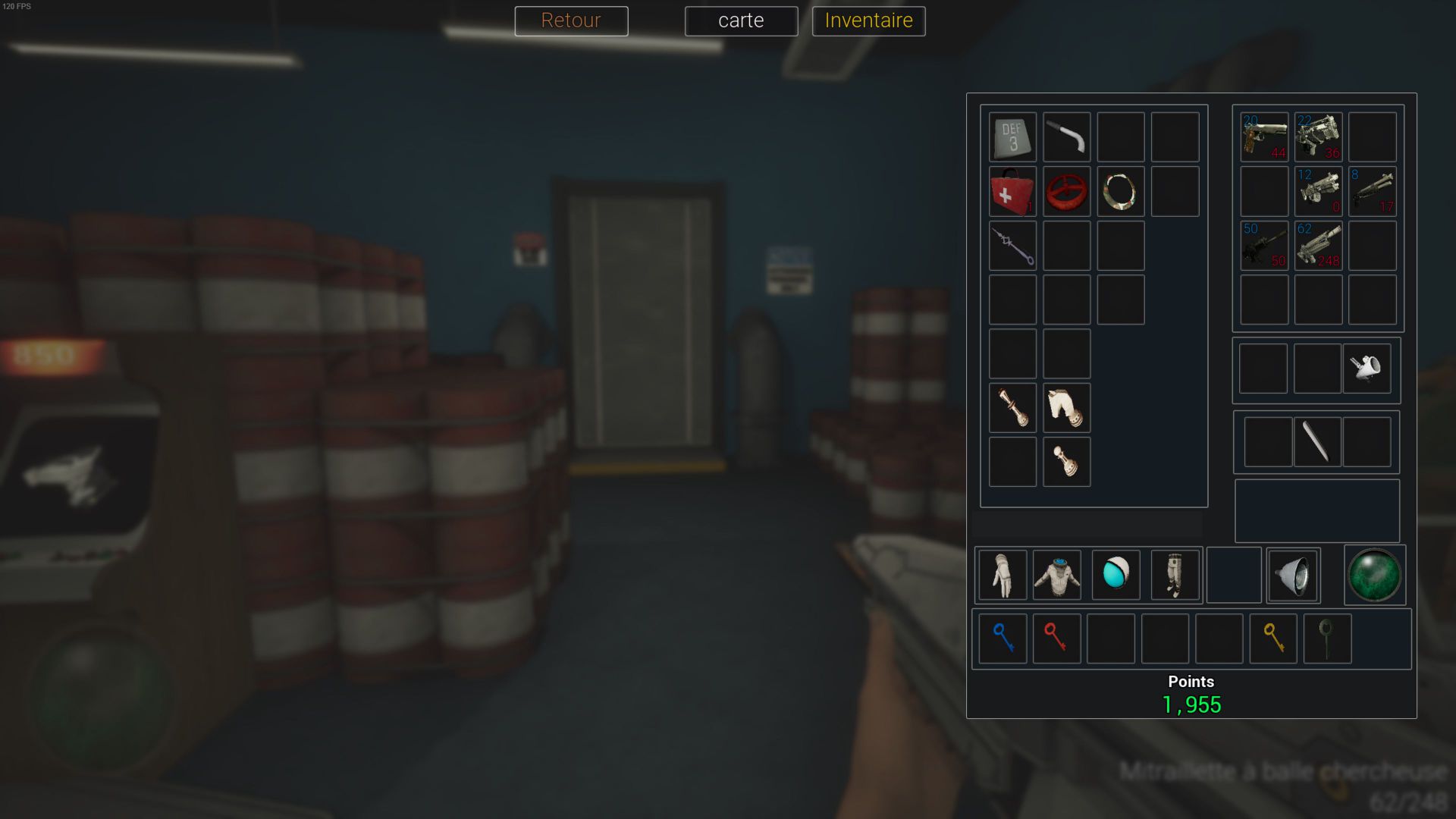
Task: Choose the weapon with 248 reserve ammo
Action: [1318, 246]
